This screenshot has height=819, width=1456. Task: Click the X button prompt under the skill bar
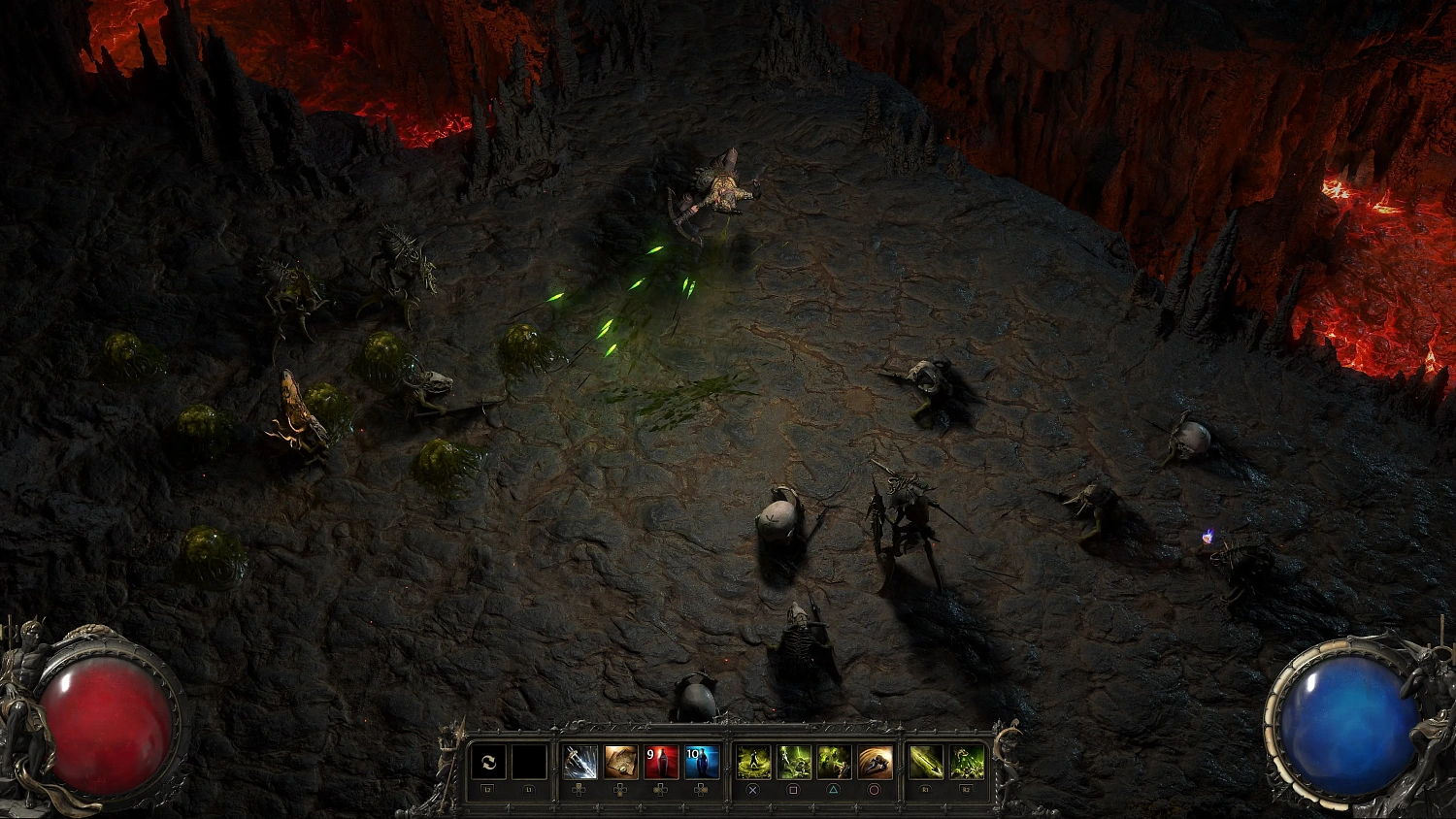[752, 790]
